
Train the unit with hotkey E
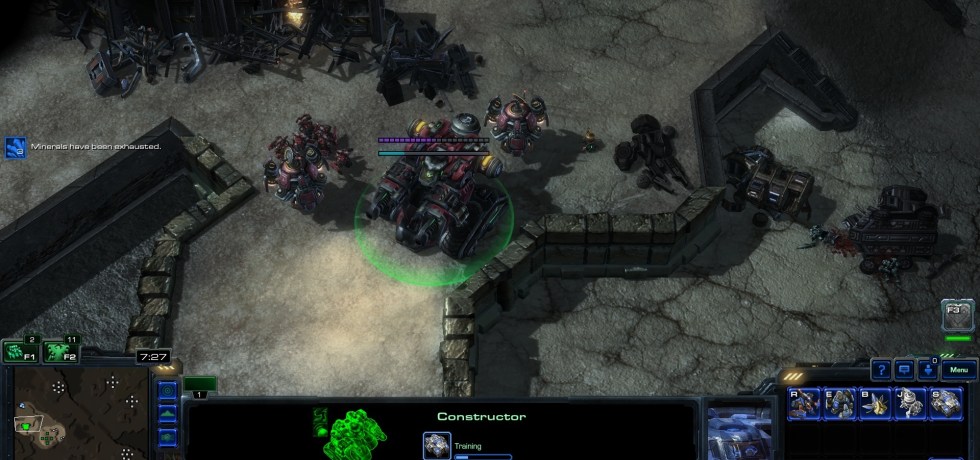tap(839, 403)
